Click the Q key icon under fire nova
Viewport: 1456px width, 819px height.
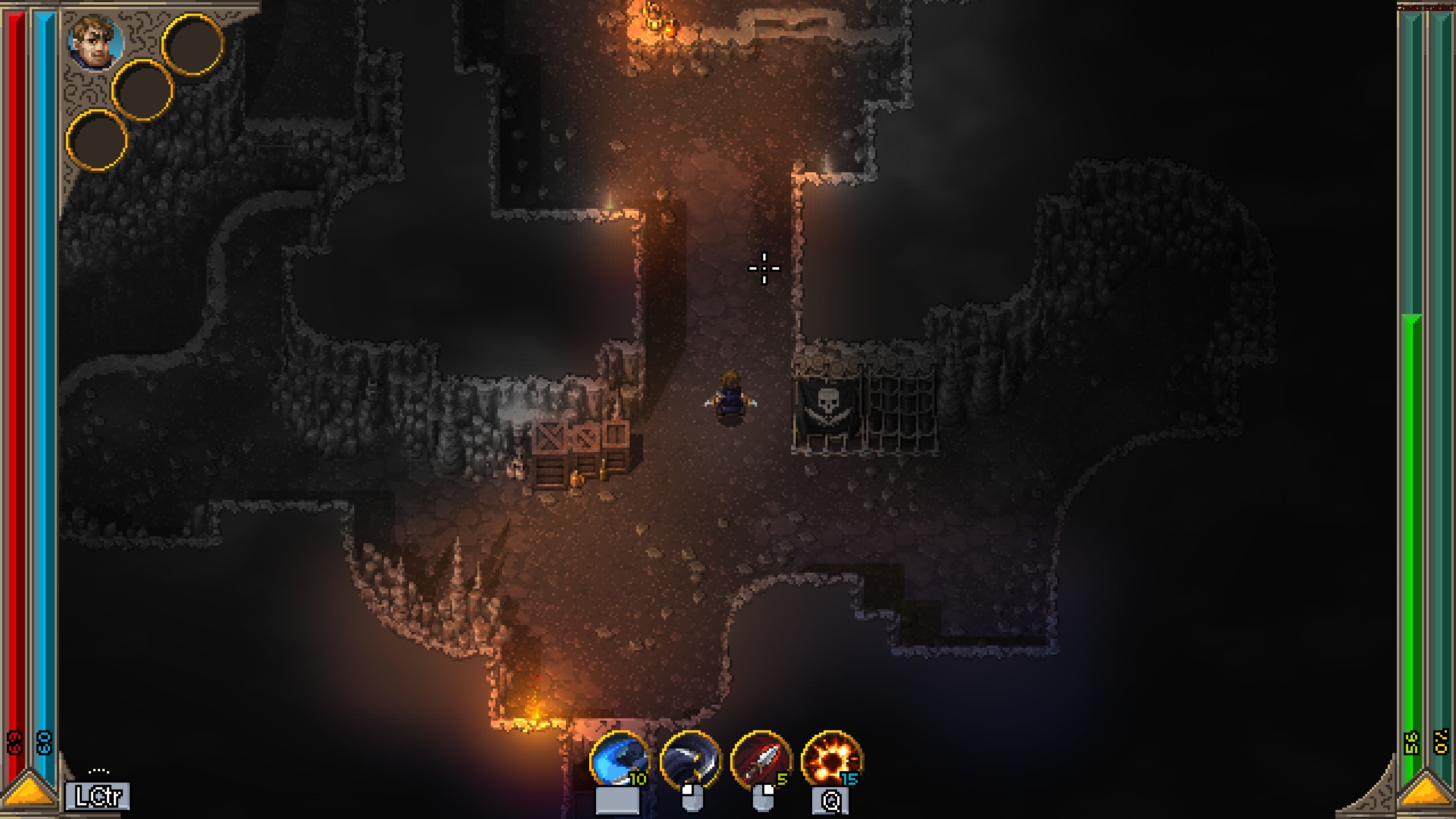[832, 801]
